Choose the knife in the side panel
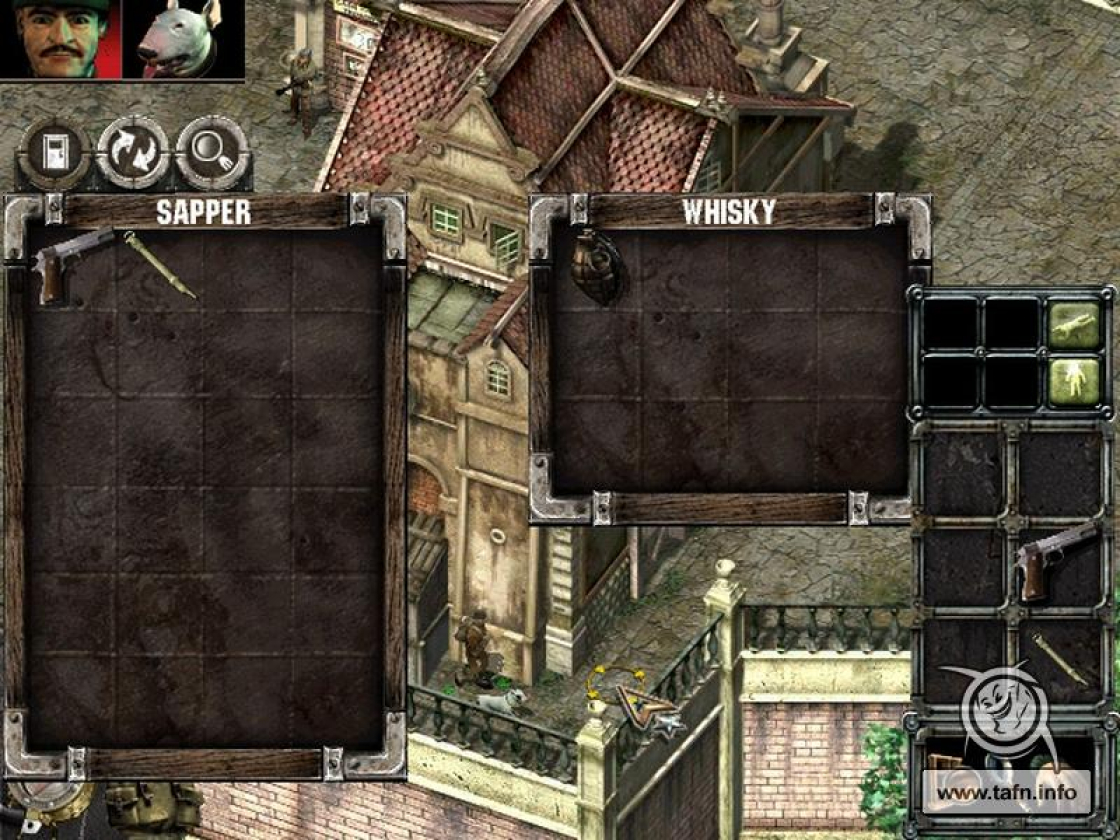1120x840 pixels. [x=1061, y=660]
